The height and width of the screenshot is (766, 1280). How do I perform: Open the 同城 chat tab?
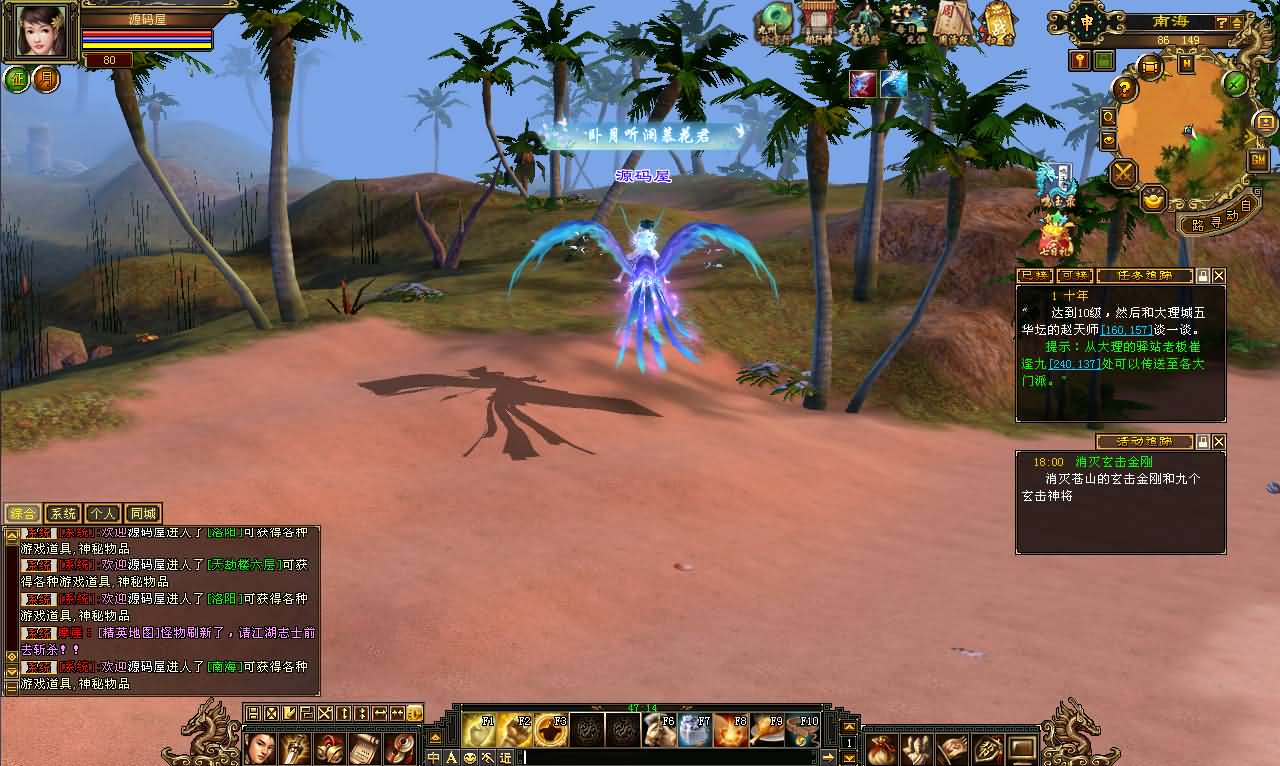click(143, 513)
